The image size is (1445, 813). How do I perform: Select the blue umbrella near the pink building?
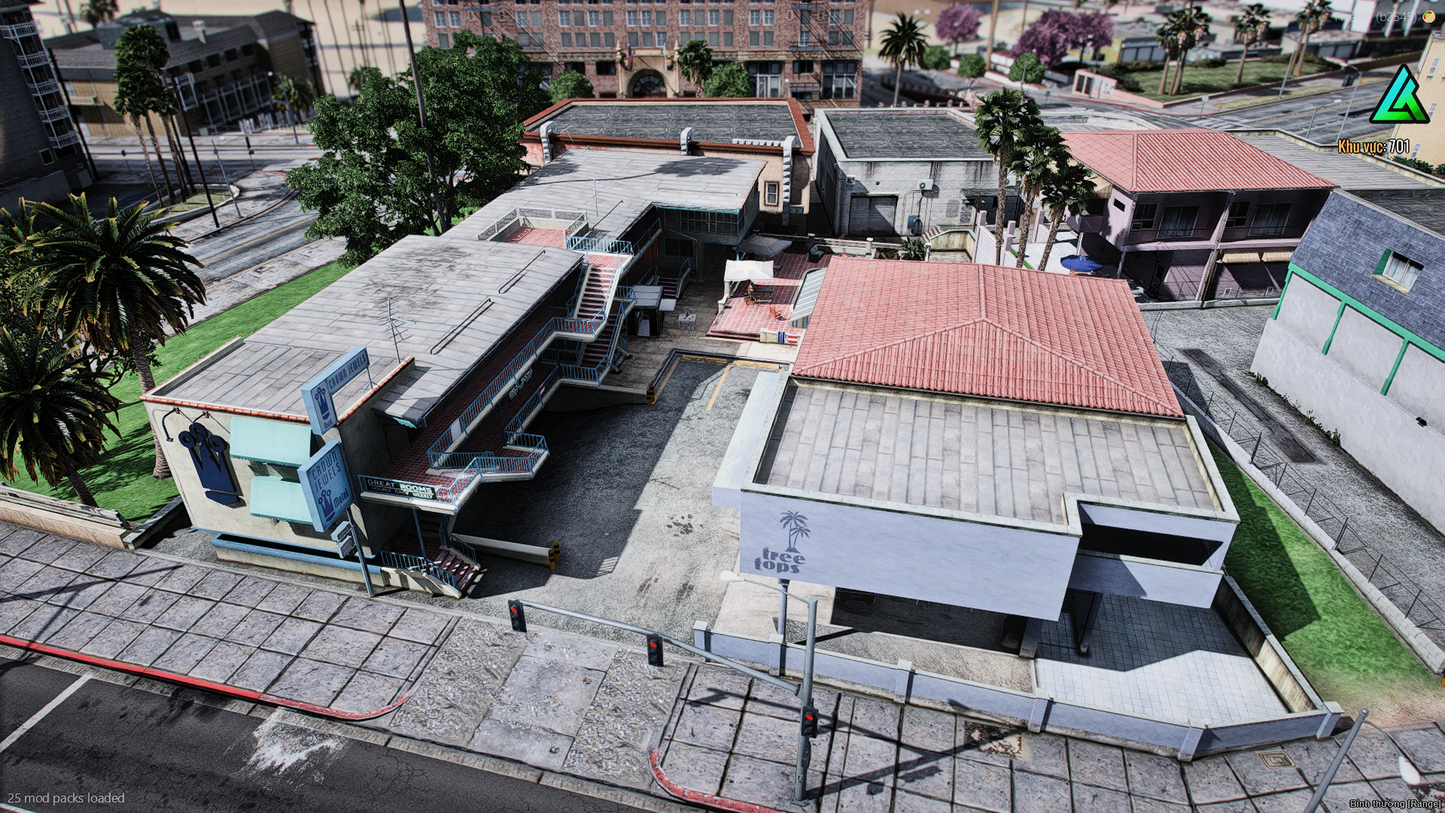tap(1083, 264)
